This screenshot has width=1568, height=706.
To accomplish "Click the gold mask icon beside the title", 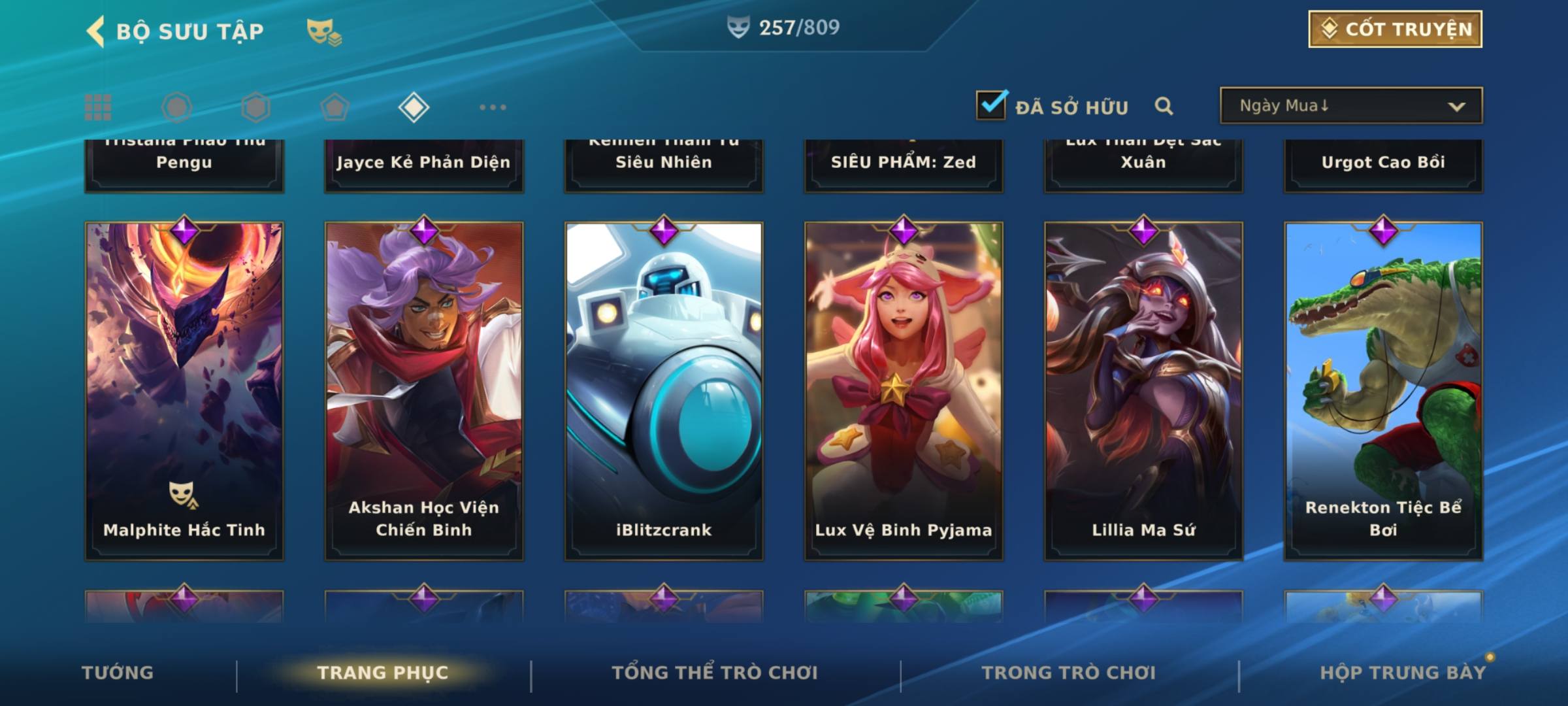I will click(x=323, y=32).
